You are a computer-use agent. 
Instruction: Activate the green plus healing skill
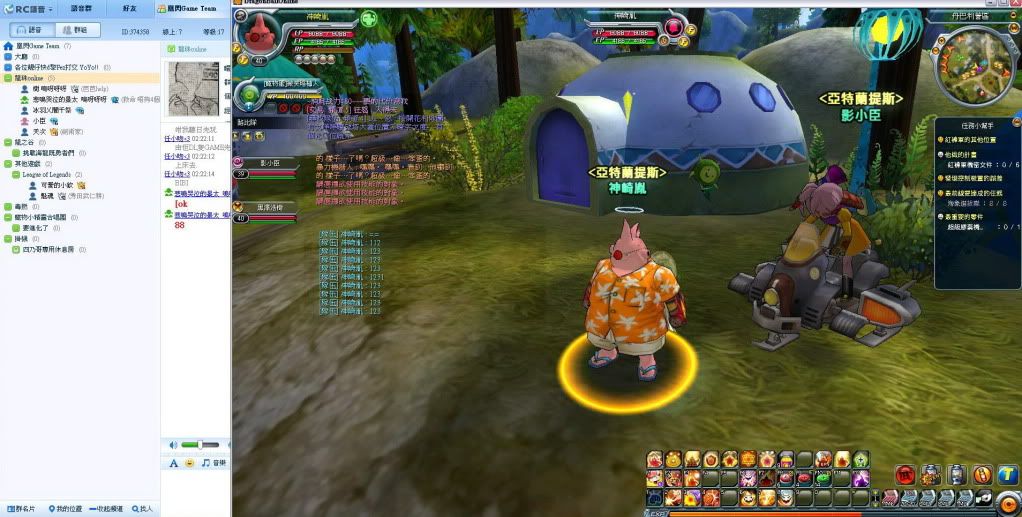(x=860, y=459)
